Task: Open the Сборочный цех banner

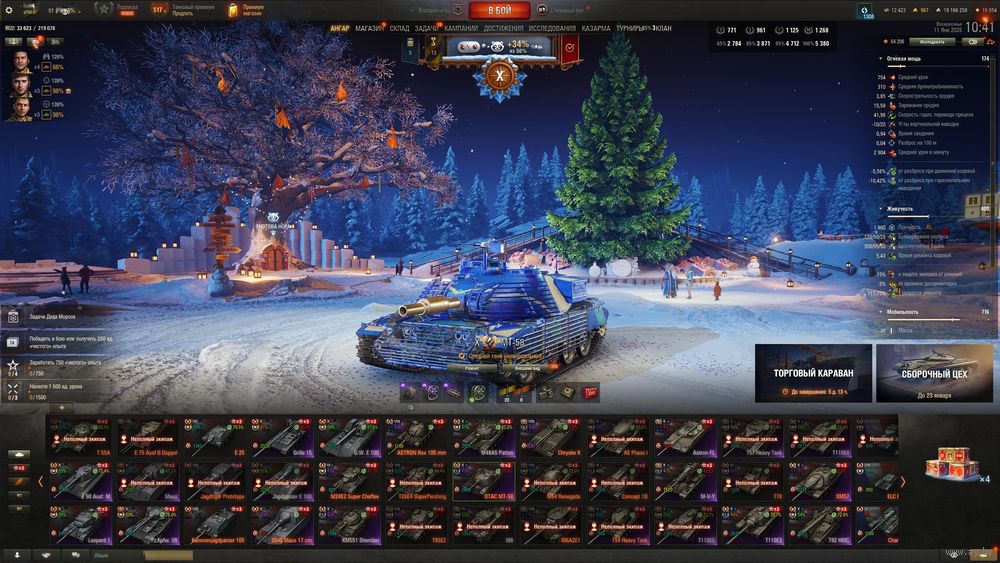Action: click(934, 372)
